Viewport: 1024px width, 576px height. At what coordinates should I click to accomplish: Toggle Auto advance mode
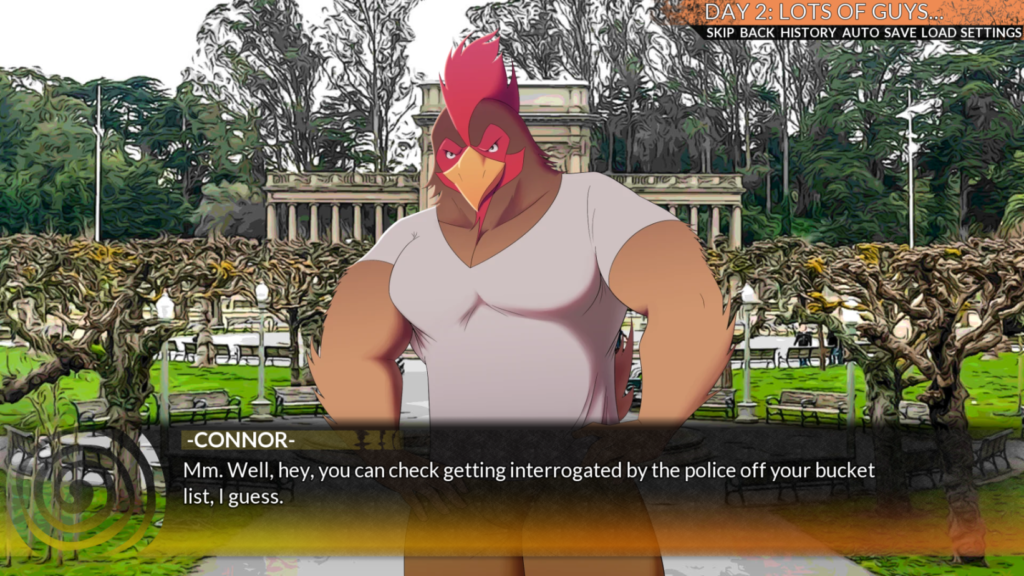859,33
